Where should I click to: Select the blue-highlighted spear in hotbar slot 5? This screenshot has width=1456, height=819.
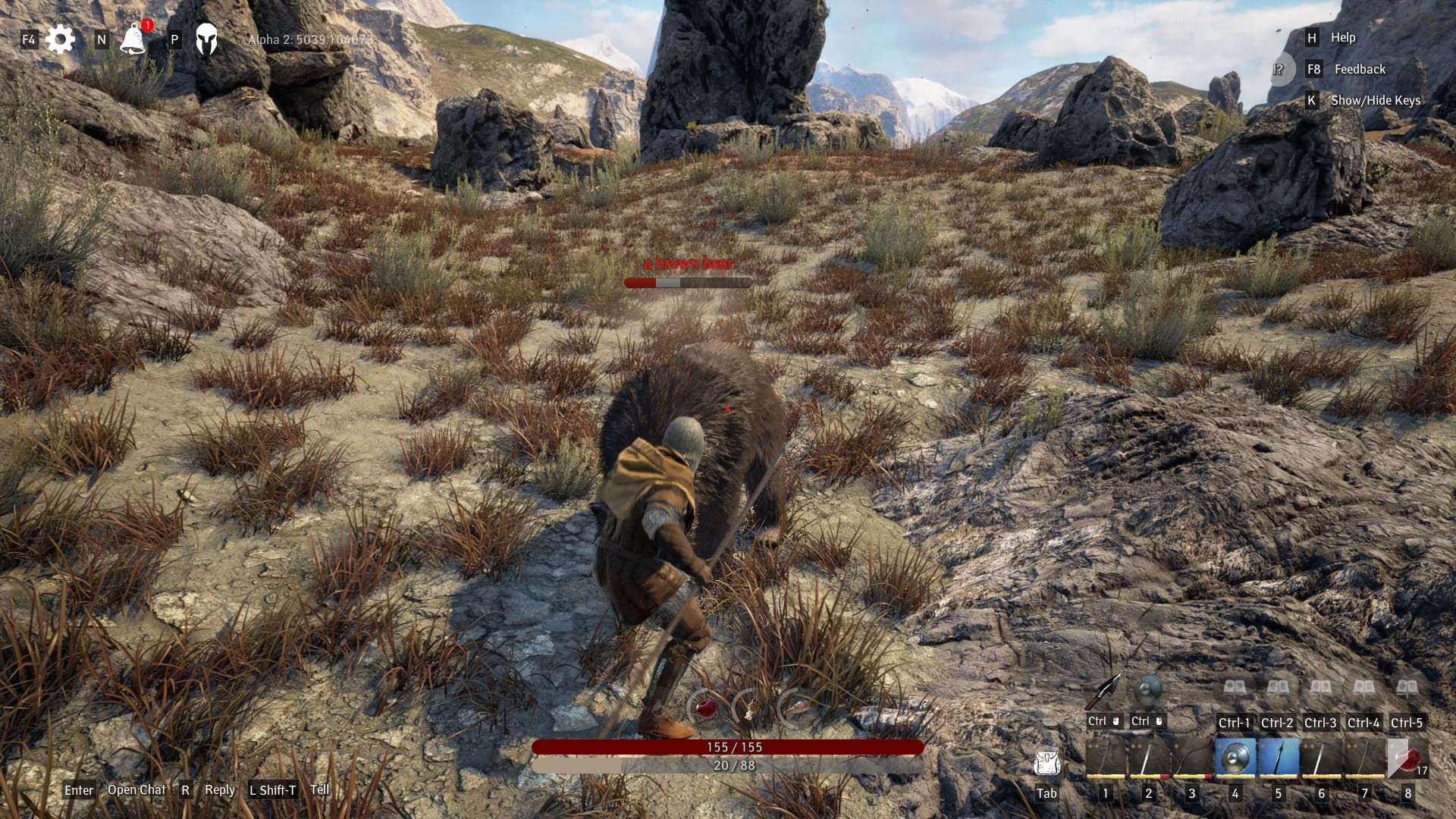[x=1278, y=759]
